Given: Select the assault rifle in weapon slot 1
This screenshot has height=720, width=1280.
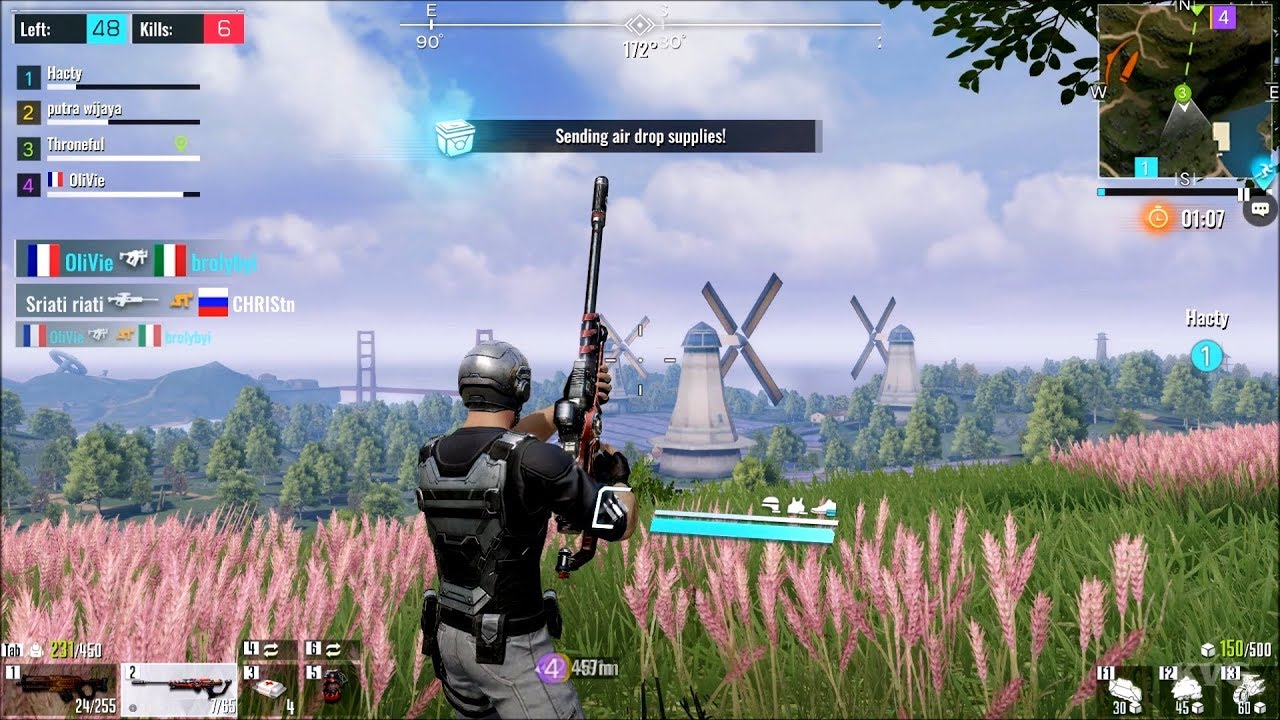Looking at the screenshot, I should [x=58, y=690].
